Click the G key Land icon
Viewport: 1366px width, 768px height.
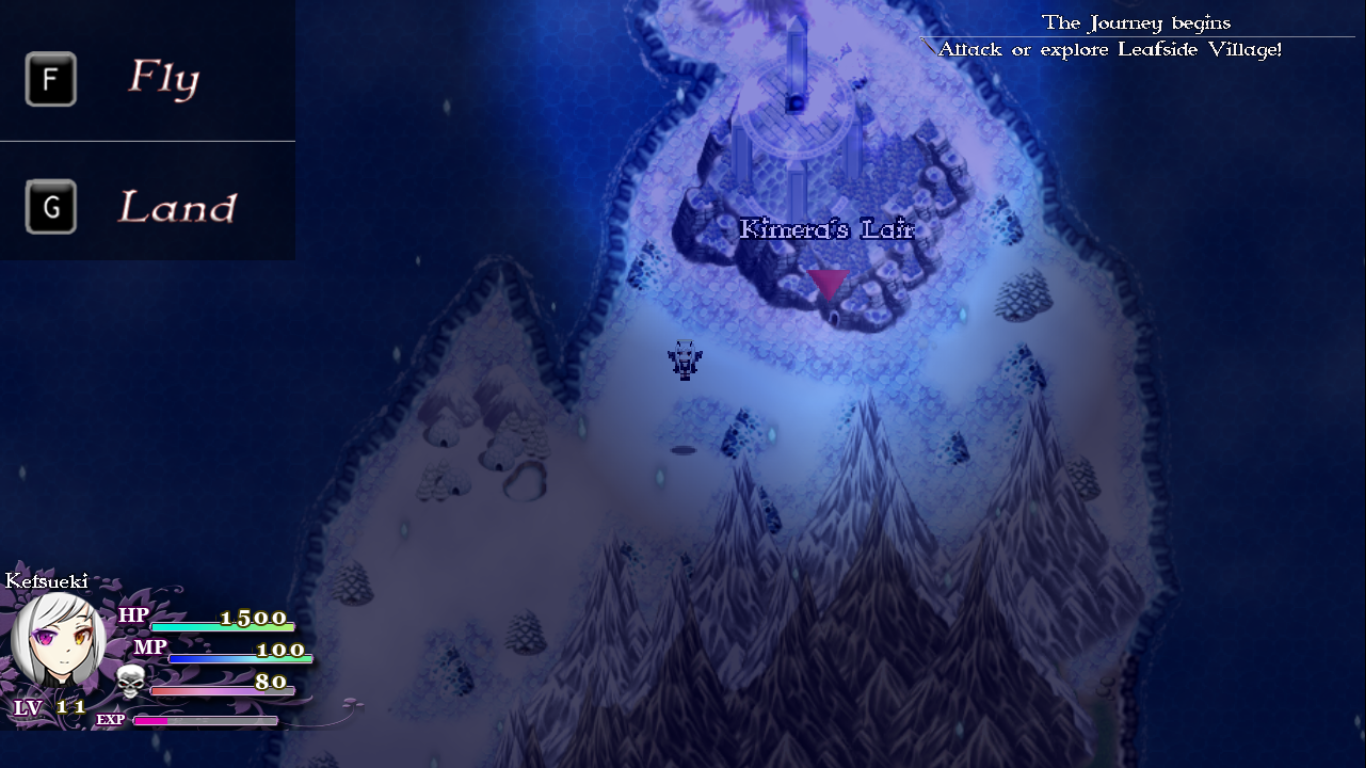pos(49,209)
